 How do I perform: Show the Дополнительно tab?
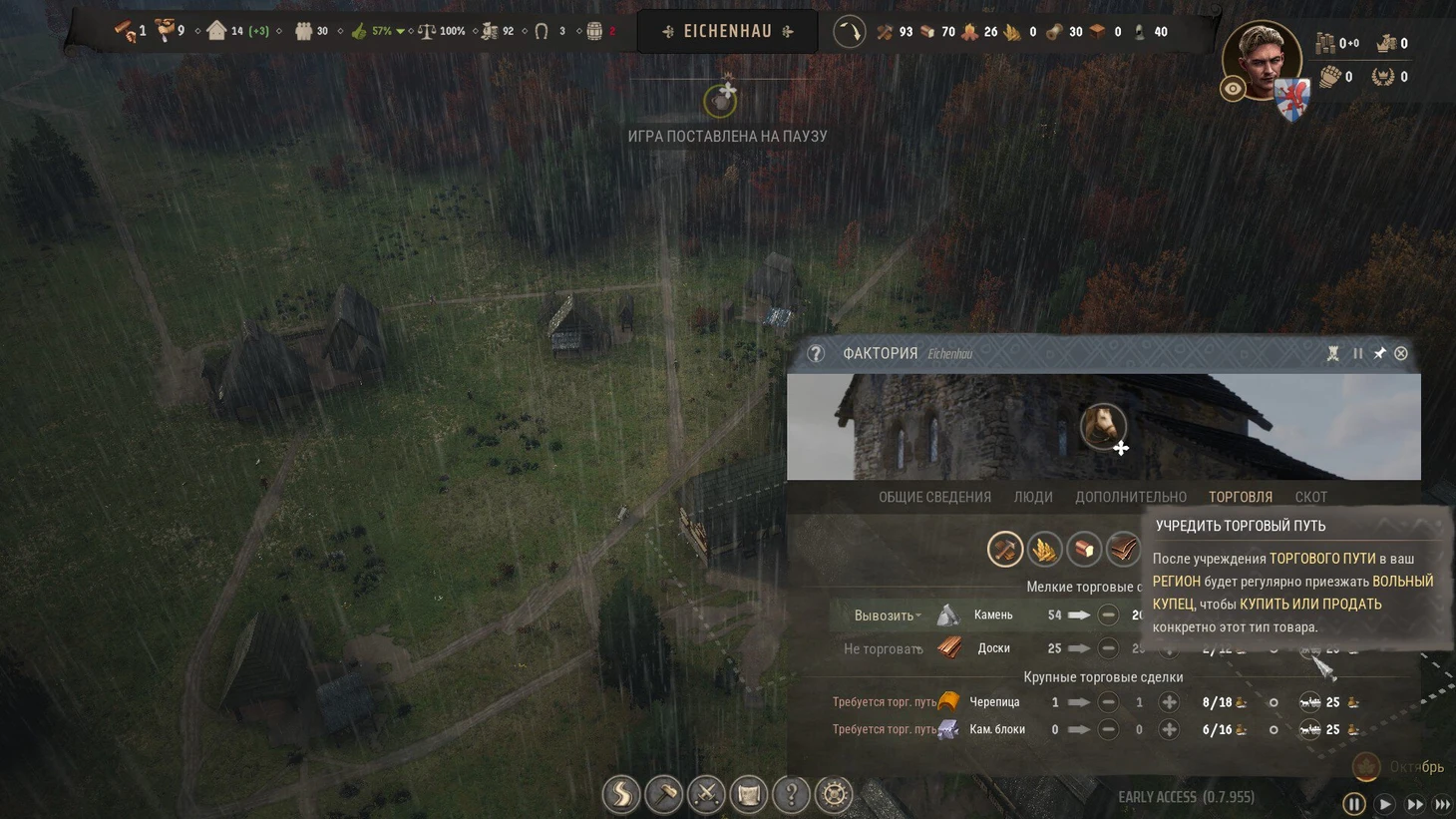[x=1130, y=497]
